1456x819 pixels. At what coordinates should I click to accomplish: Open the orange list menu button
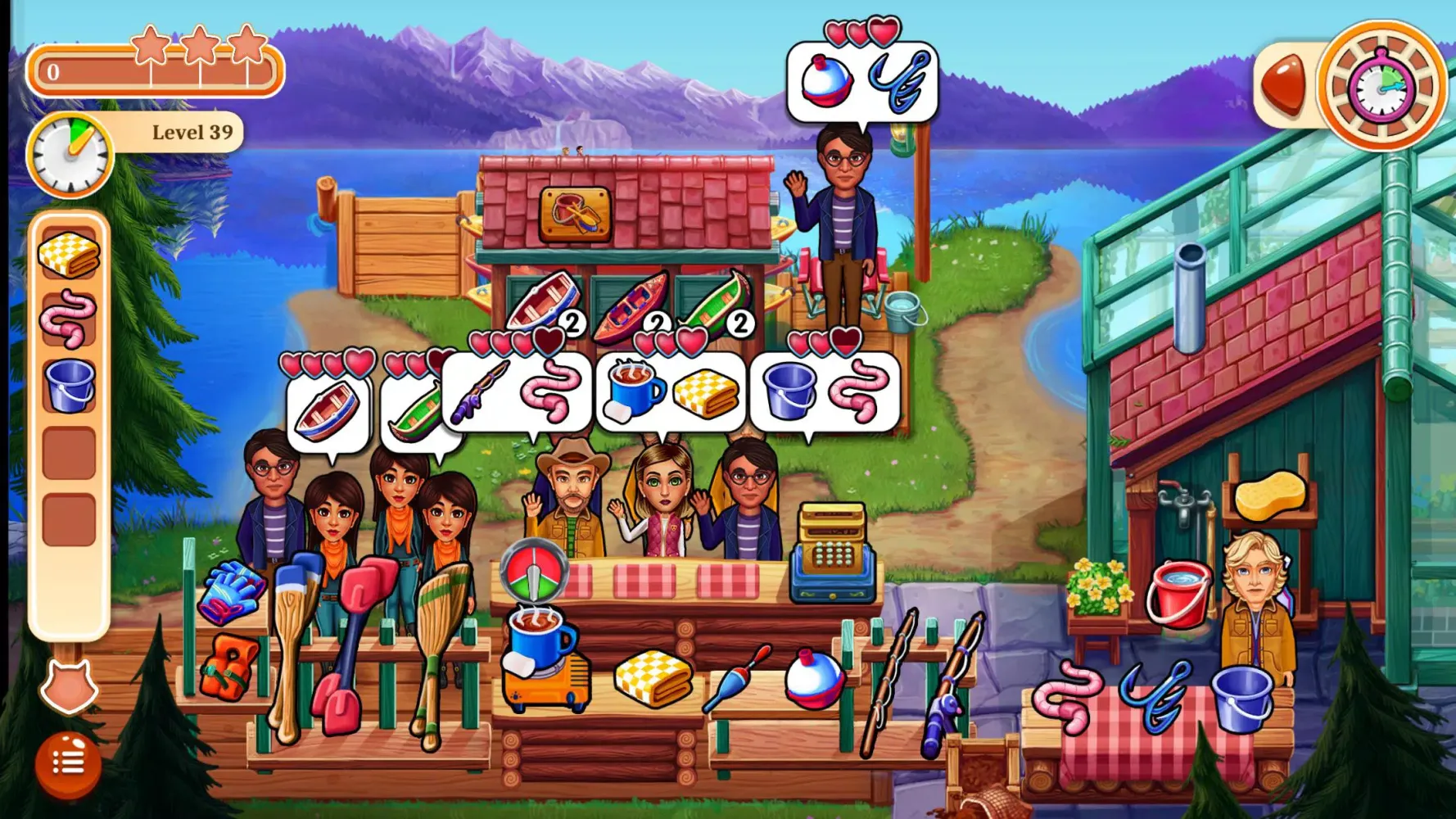click(x=68, y=763)
